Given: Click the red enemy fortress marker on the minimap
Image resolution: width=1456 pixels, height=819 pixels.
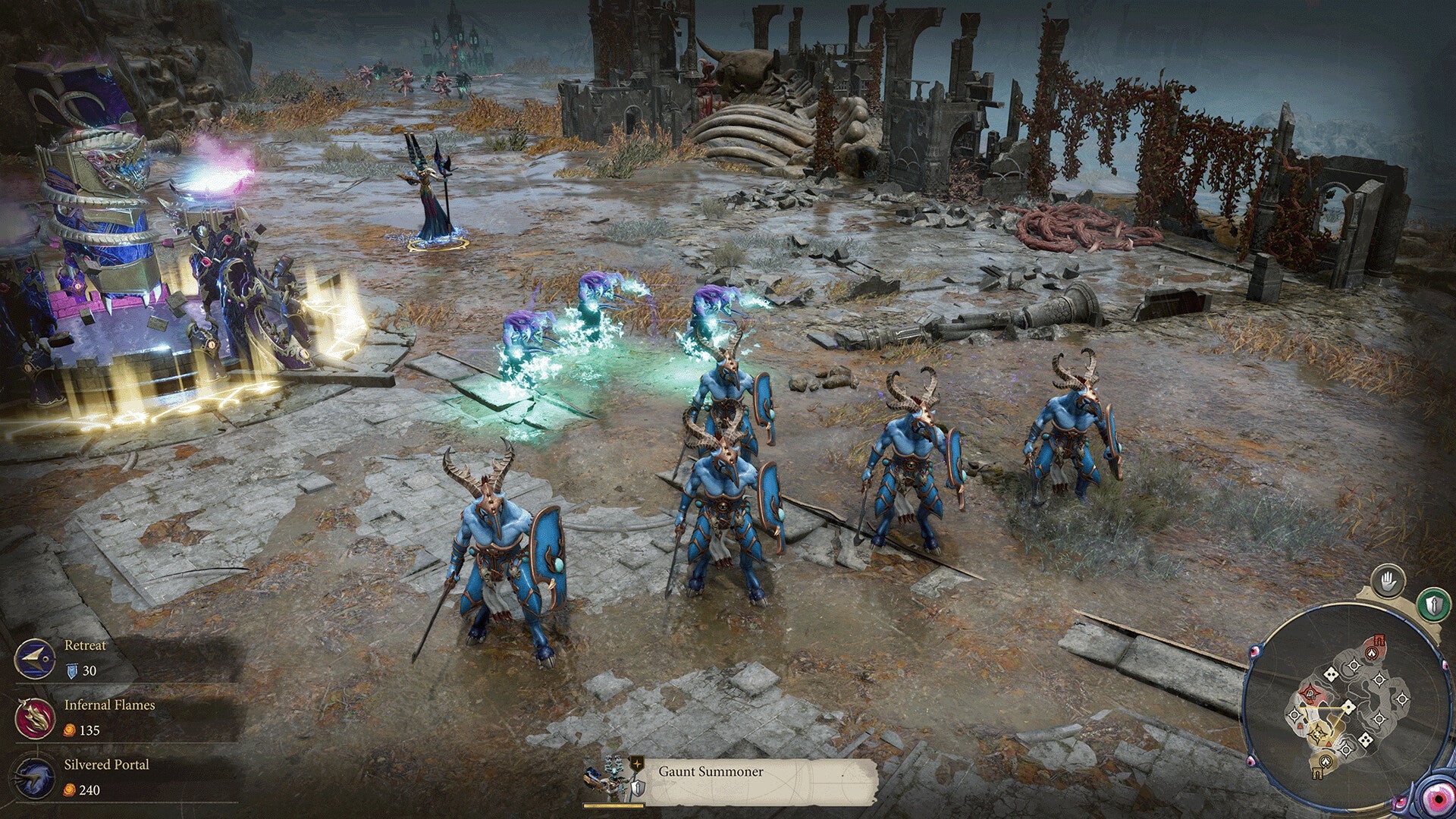Looking at the screenshot, I should (x=1378, y=639).
